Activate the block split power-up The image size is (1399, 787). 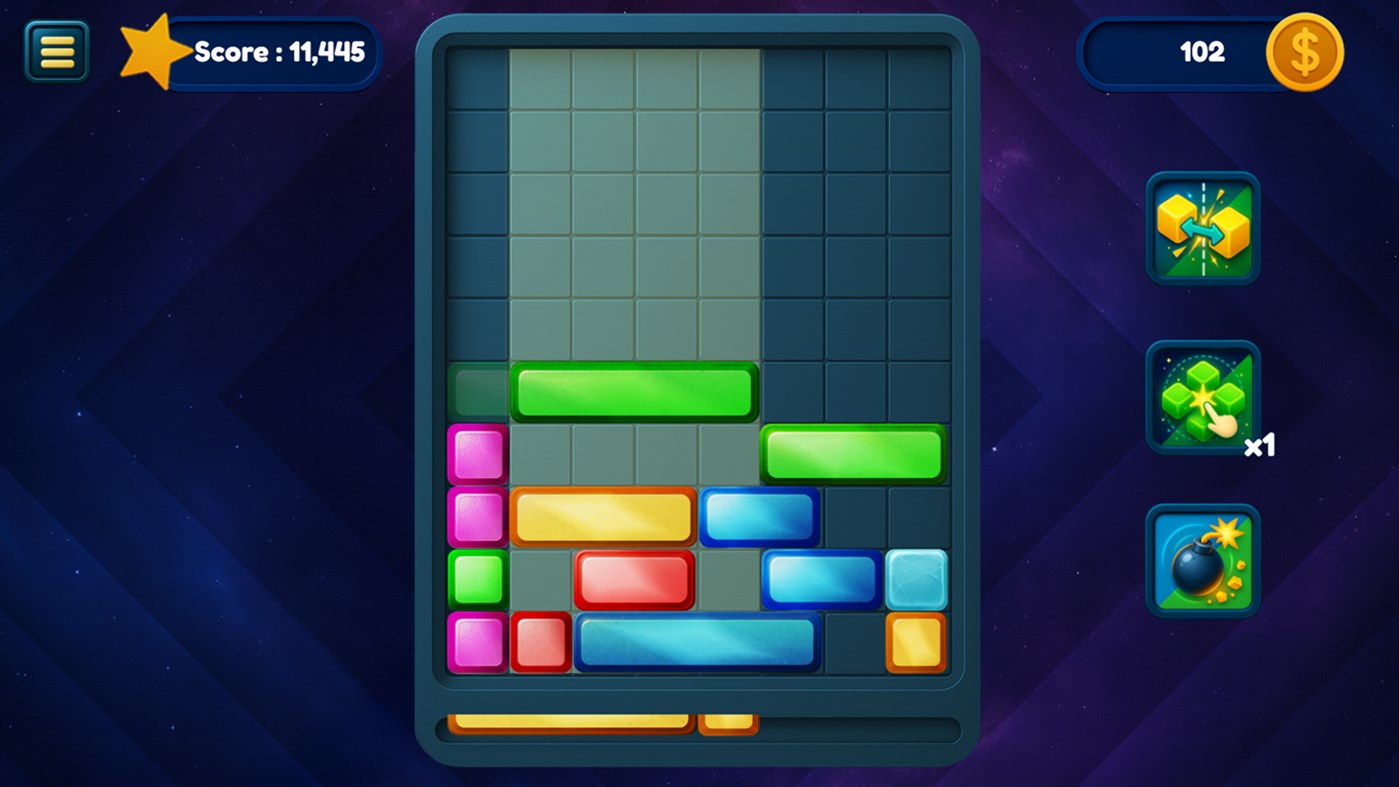pos(1202,228)
